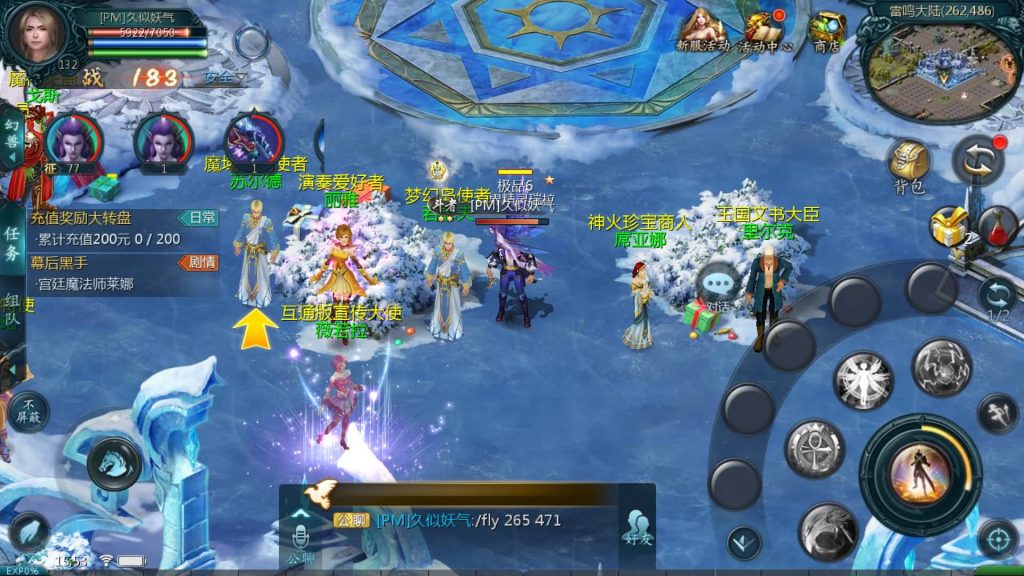The width and height of the screenshot is (1024, 576).
Task: Open the 新服活动 new server events
Action: (702, 30)
